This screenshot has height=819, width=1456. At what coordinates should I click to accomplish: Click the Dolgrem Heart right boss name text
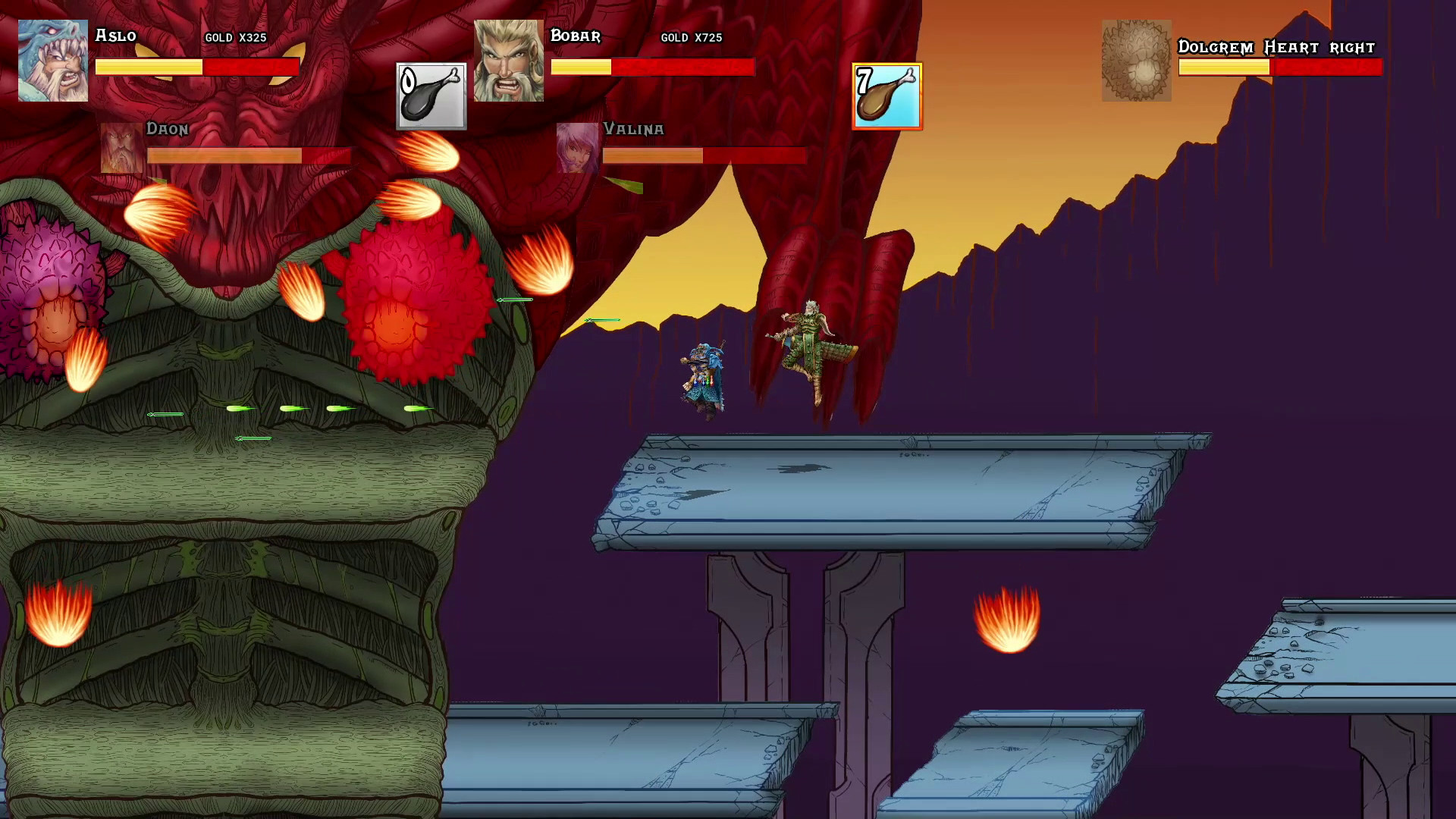(x=1276, y=47)
